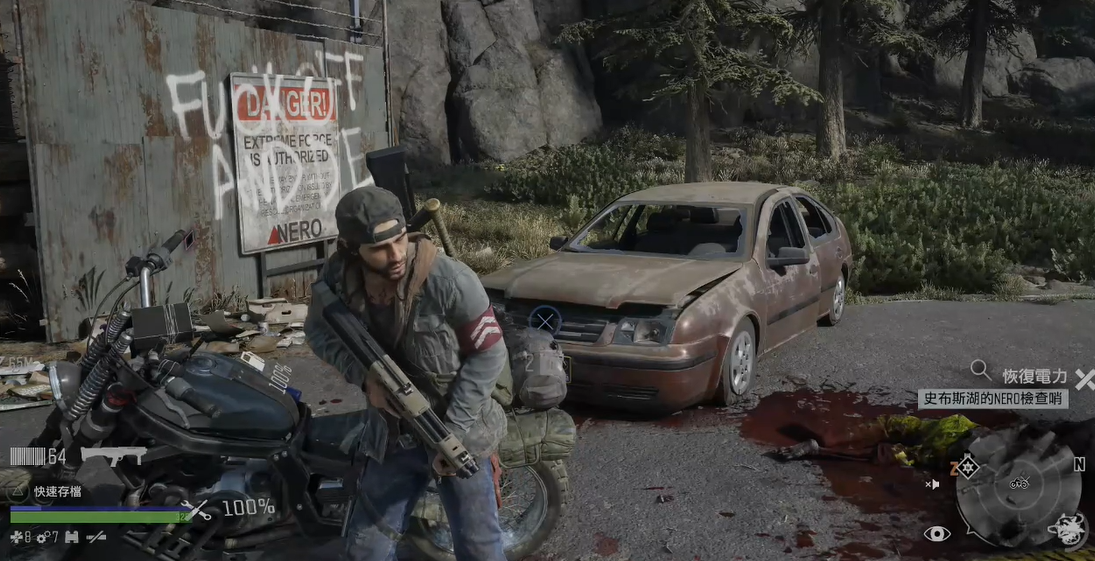The width and height of the screenshot is (1095, 561).
Task: Click the bike repair wrench icon
Action: pyautogui.click(x=200, y=509)
